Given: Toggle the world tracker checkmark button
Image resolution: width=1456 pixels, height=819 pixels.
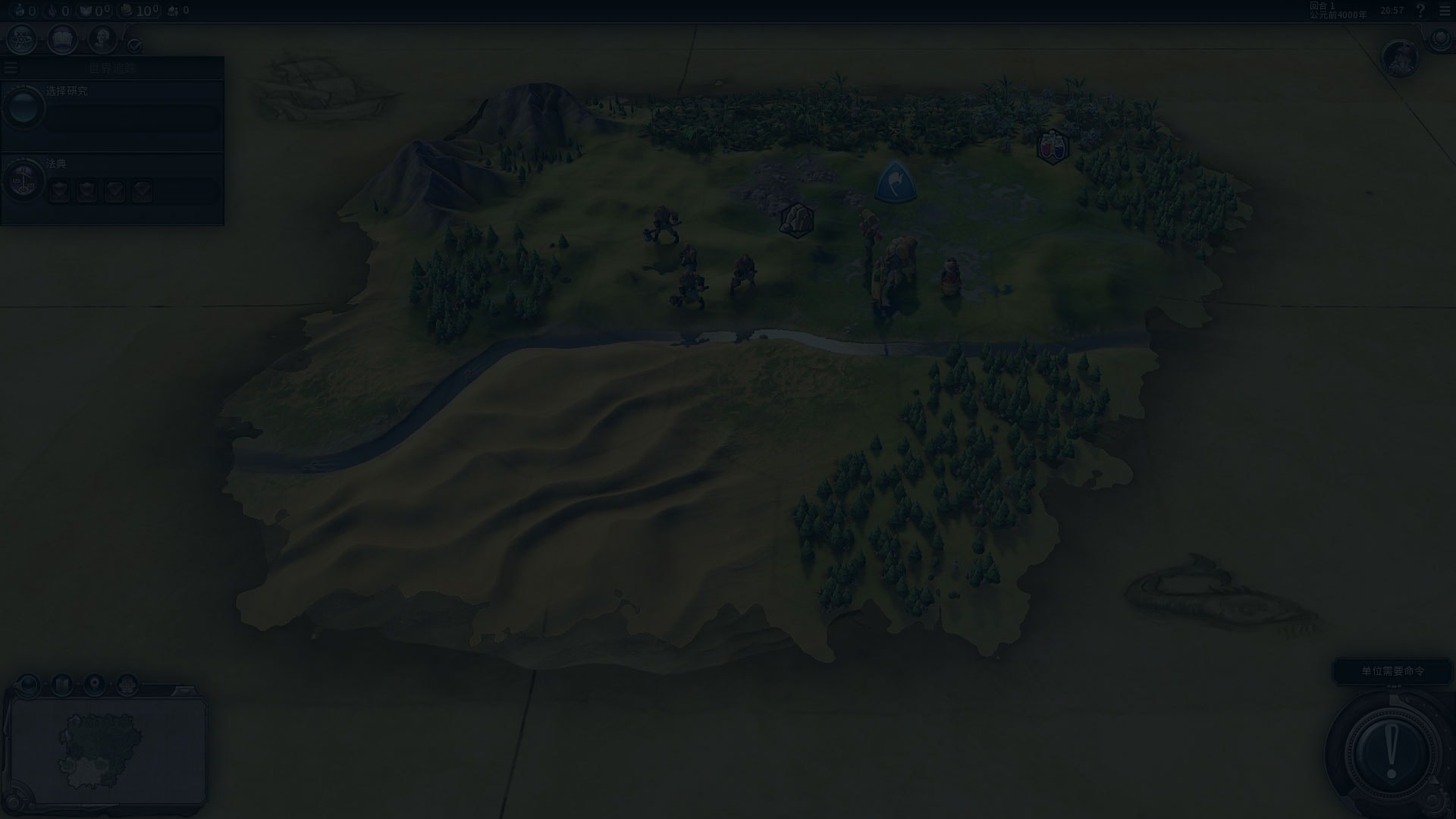Looking at the screenshot, I should [134, 45].
